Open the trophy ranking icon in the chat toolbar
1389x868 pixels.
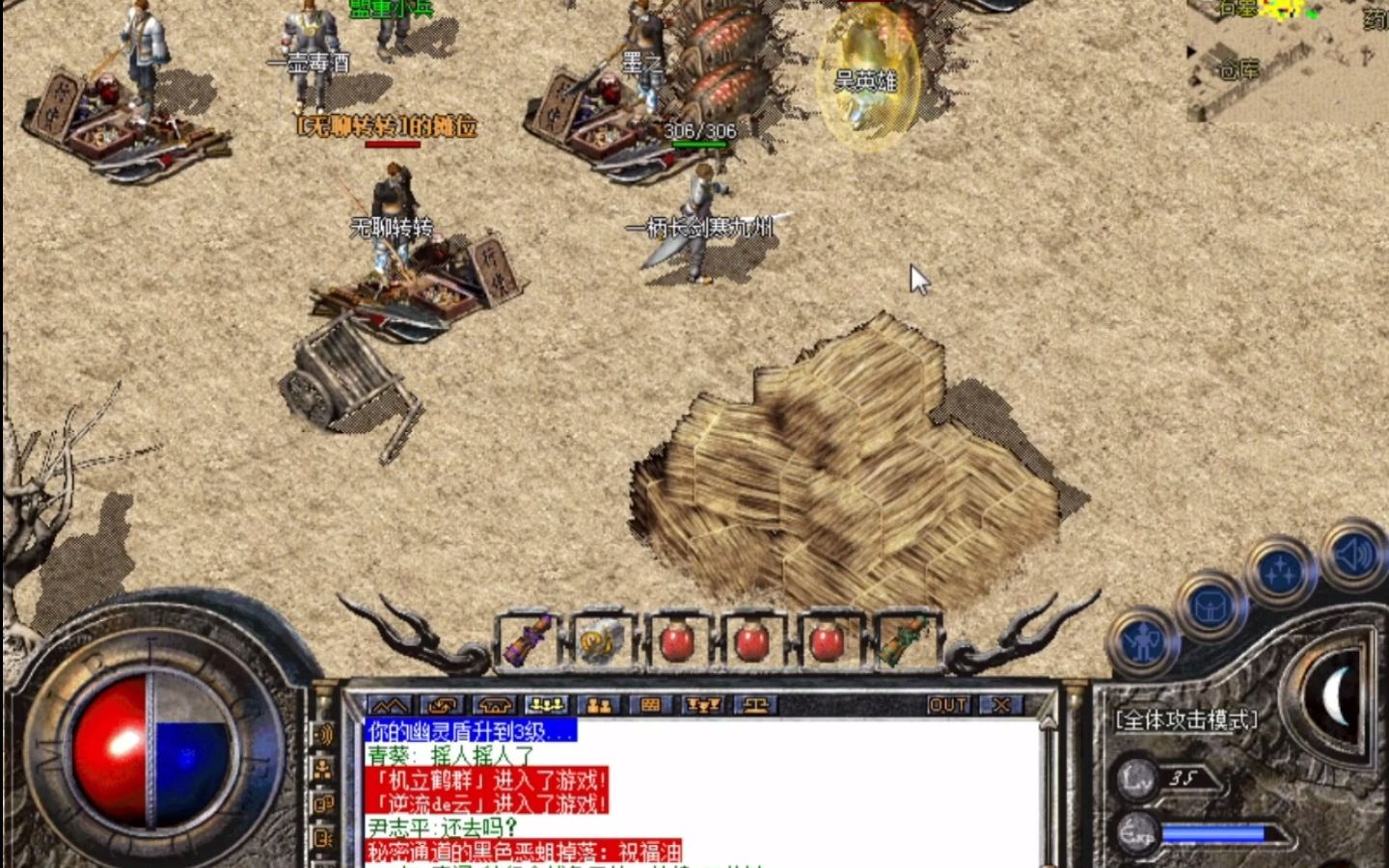(703, 706)
